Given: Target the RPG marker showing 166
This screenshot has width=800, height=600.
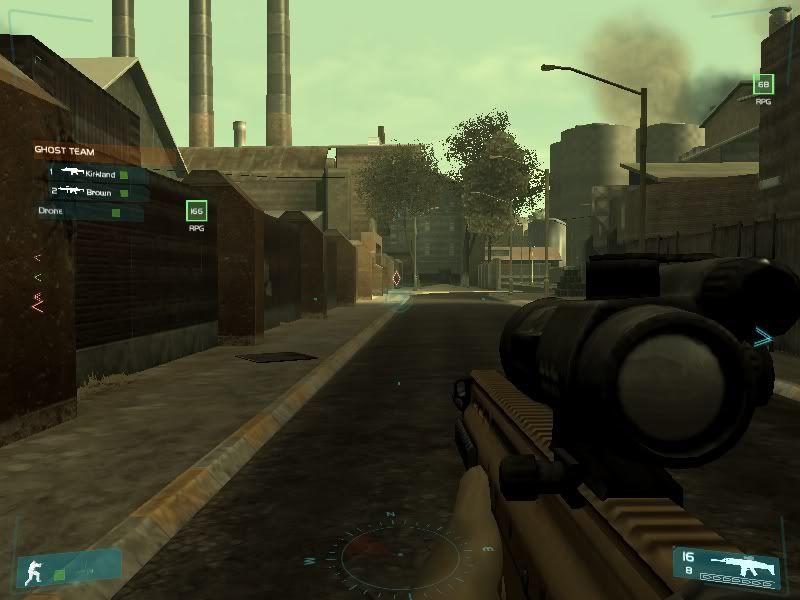Looking at the screenshot, I should click(196, 211).
